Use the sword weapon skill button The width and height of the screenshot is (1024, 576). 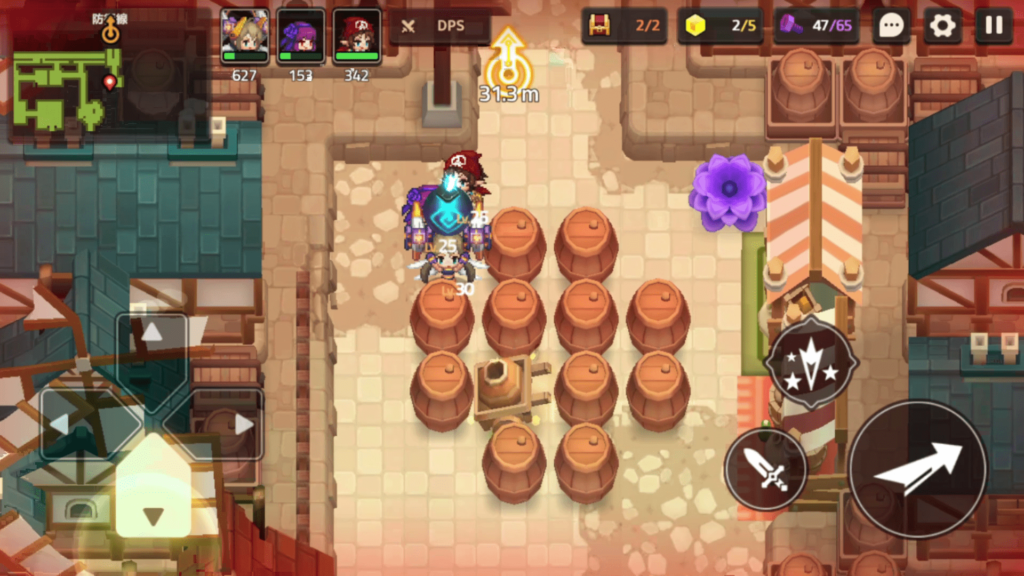[765, 468]
